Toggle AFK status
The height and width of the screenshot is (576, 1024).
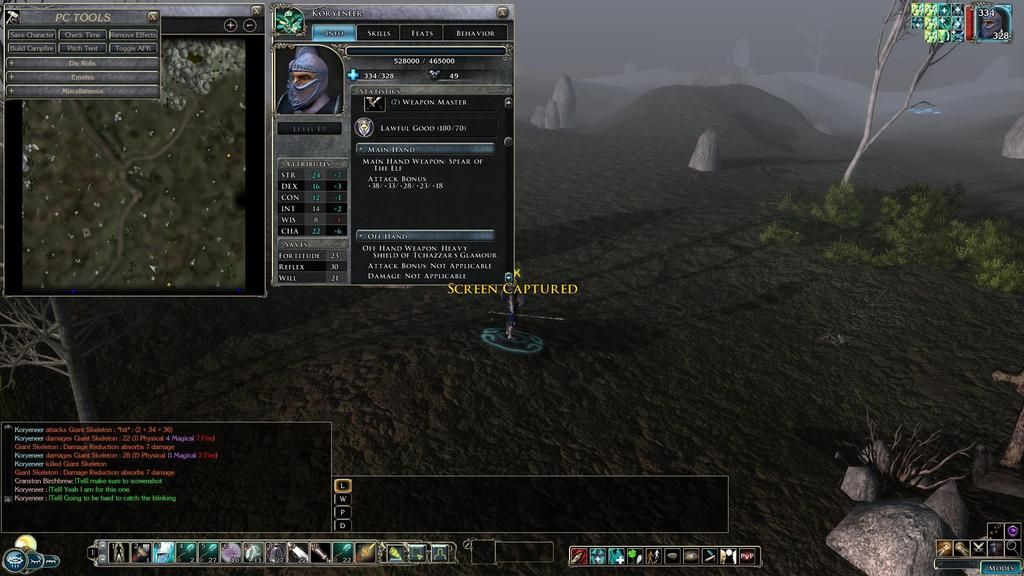tap(133, 48)
